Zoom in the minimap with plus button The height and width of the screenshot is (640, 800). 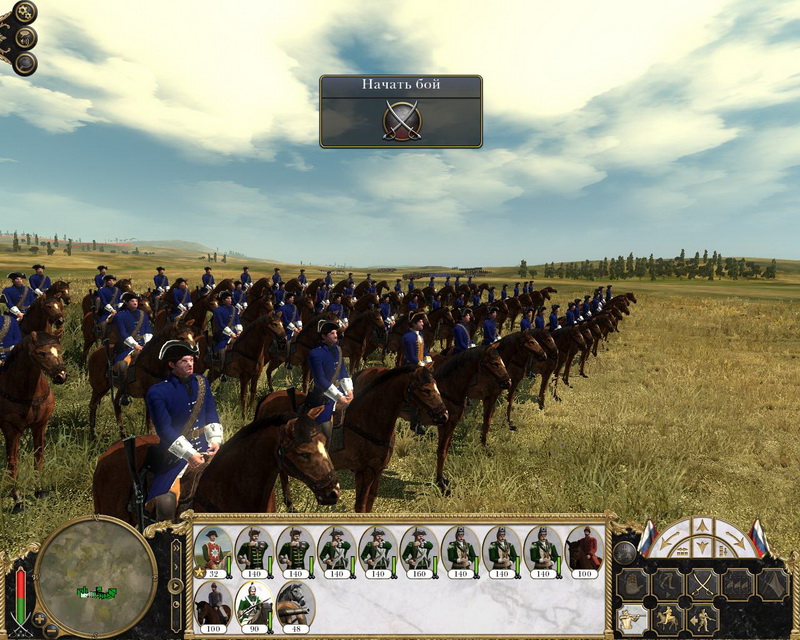[39, 619]
